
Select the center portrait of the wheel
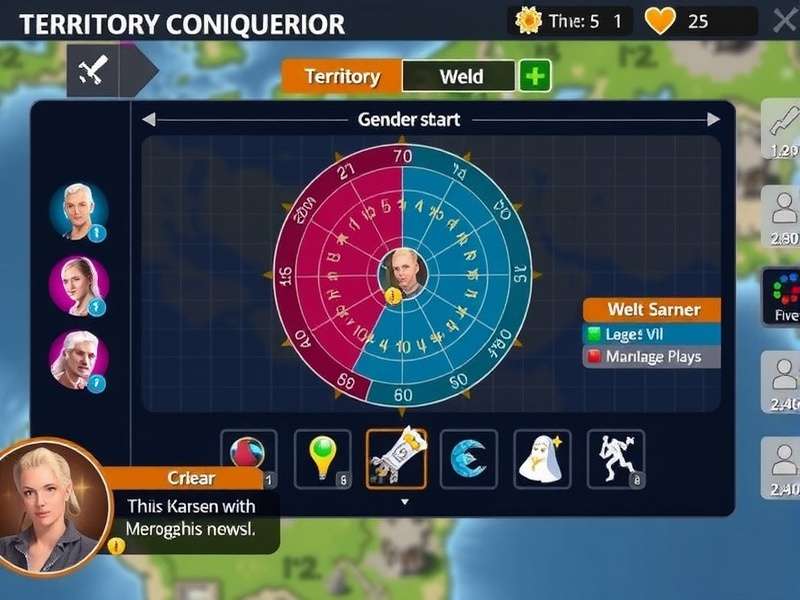(x=404, y=272)
